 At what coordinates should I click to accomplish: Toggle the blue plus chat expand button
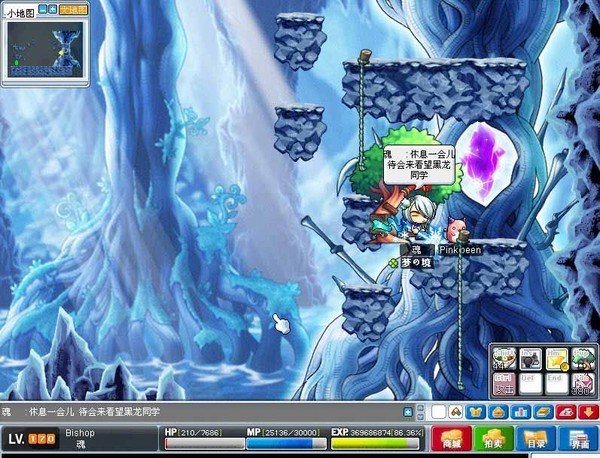(408, 412)
